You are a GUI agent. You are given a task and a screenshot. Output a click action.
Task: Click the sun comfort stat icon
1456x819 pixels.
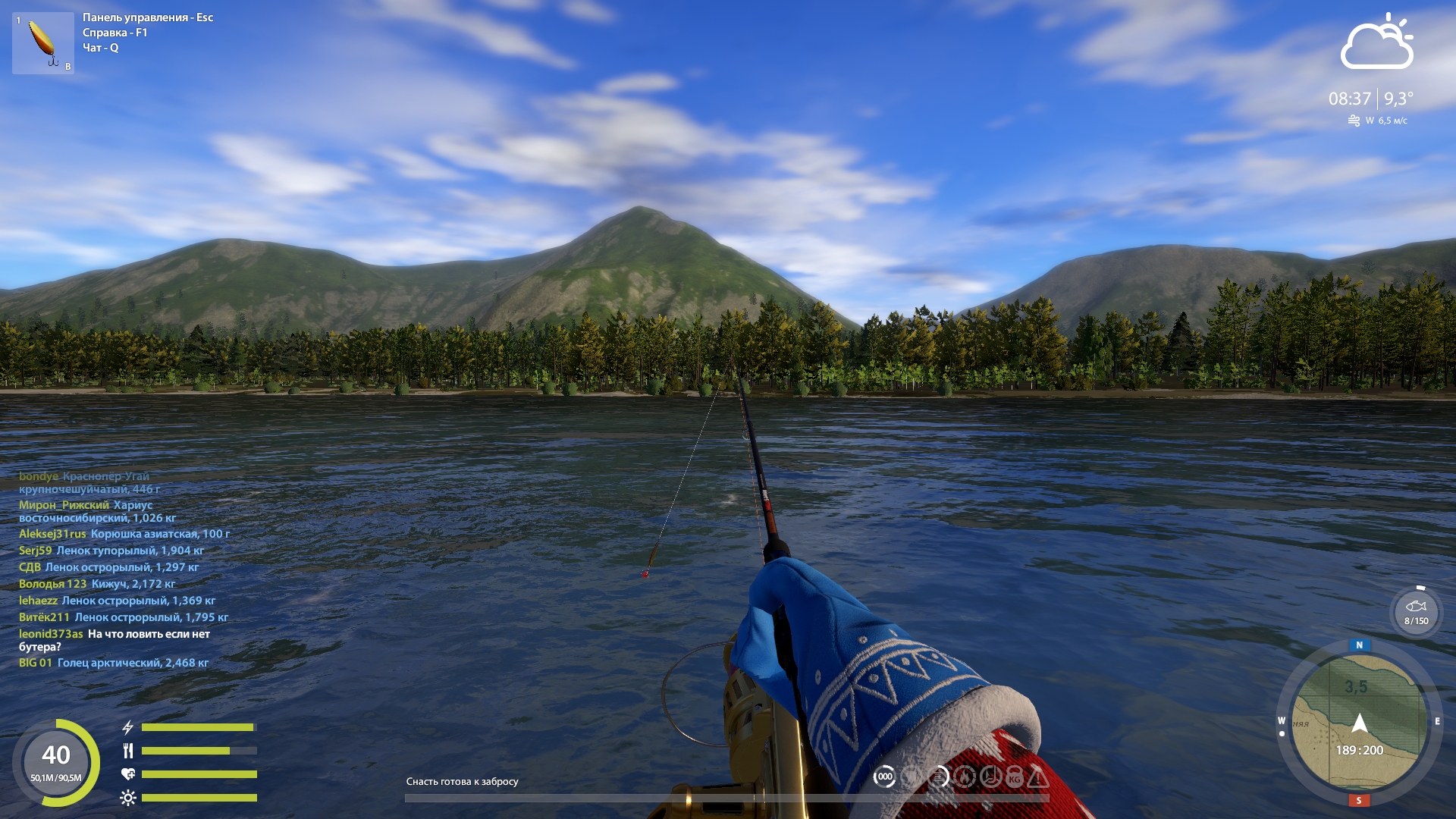tap(129, 798)
